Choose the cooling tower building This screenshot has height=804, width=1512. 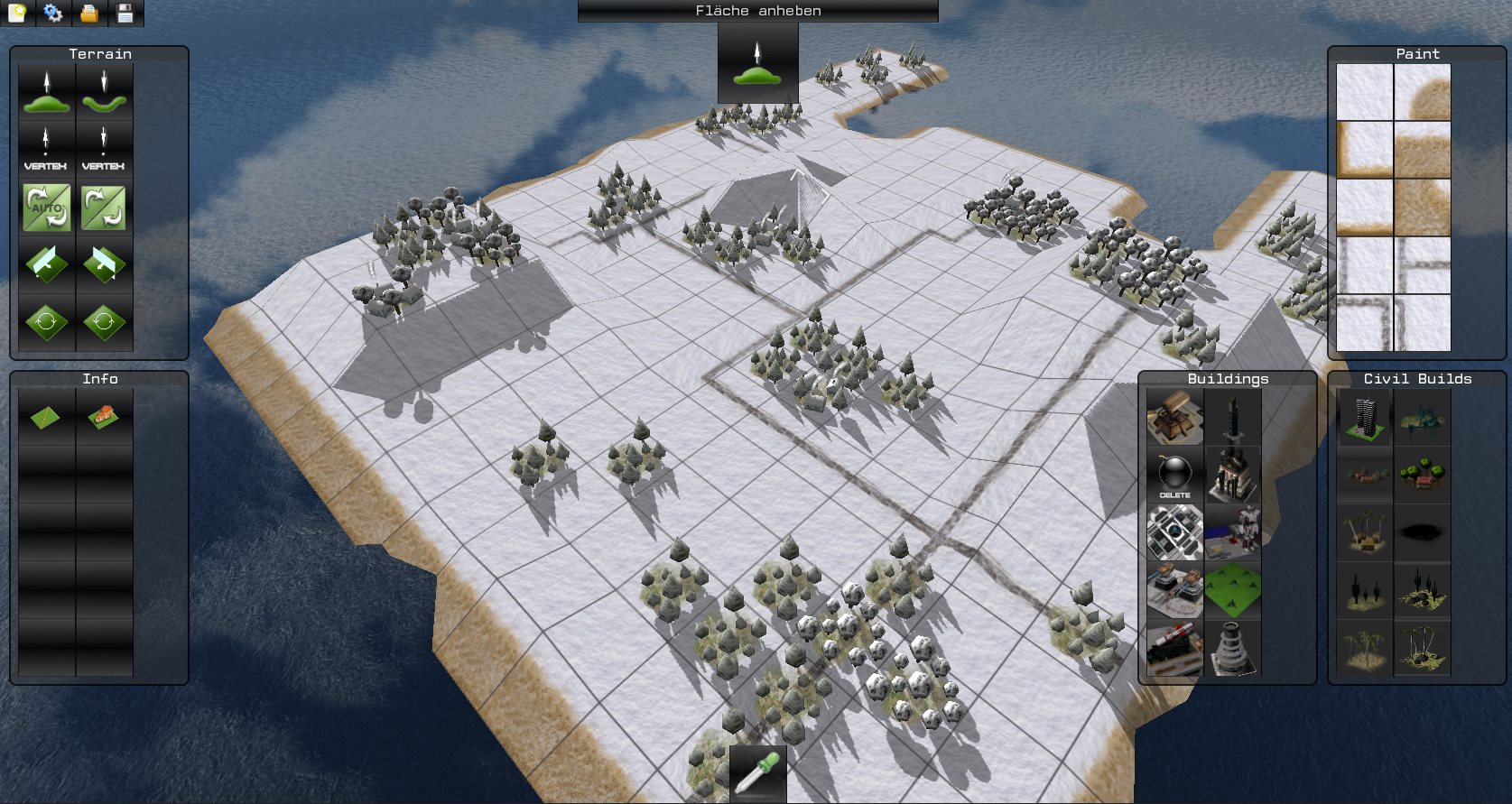[1232, 648]
